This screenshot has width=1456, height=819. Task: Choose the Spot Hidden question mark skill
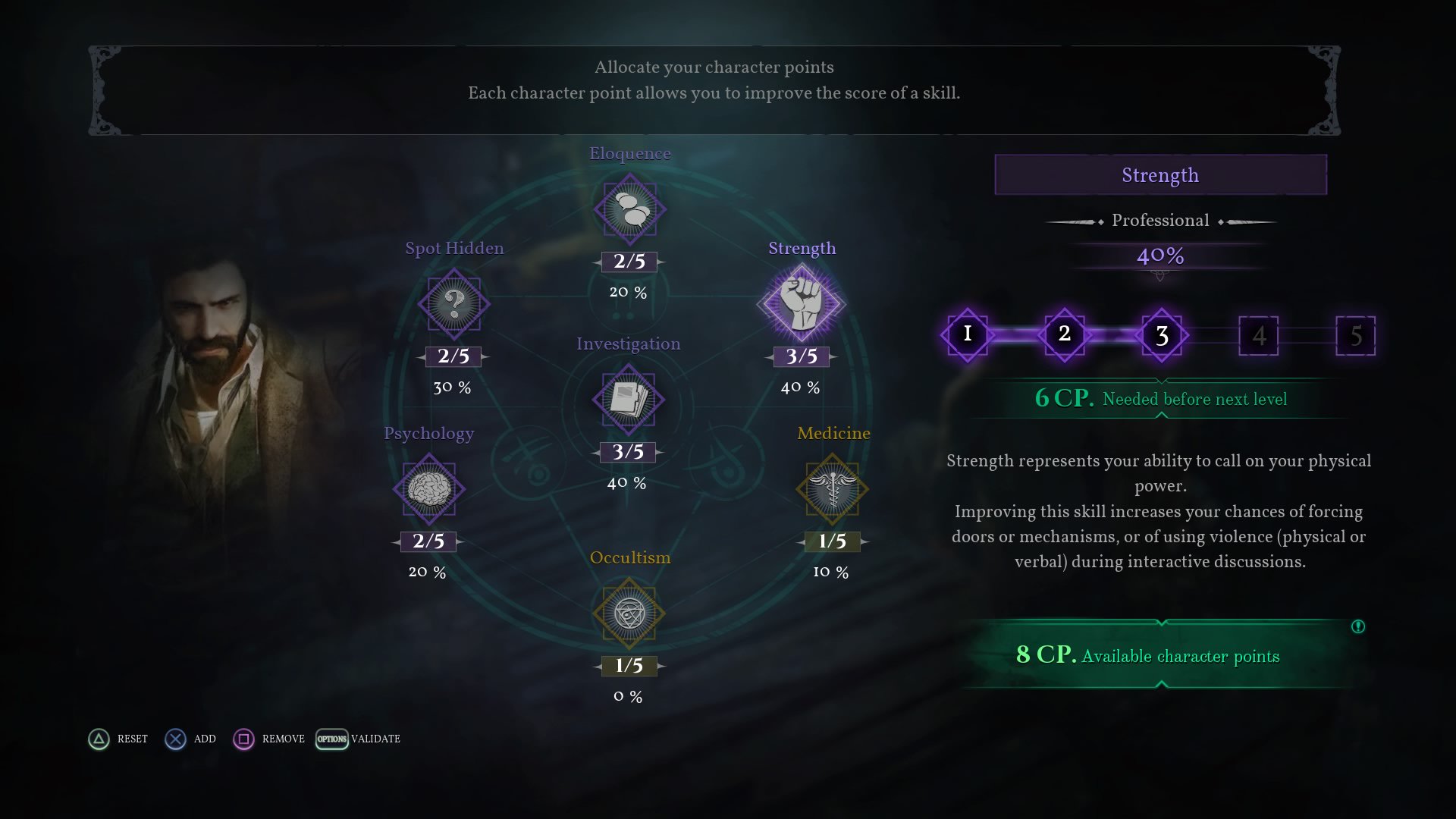click(x=453, y=304)
